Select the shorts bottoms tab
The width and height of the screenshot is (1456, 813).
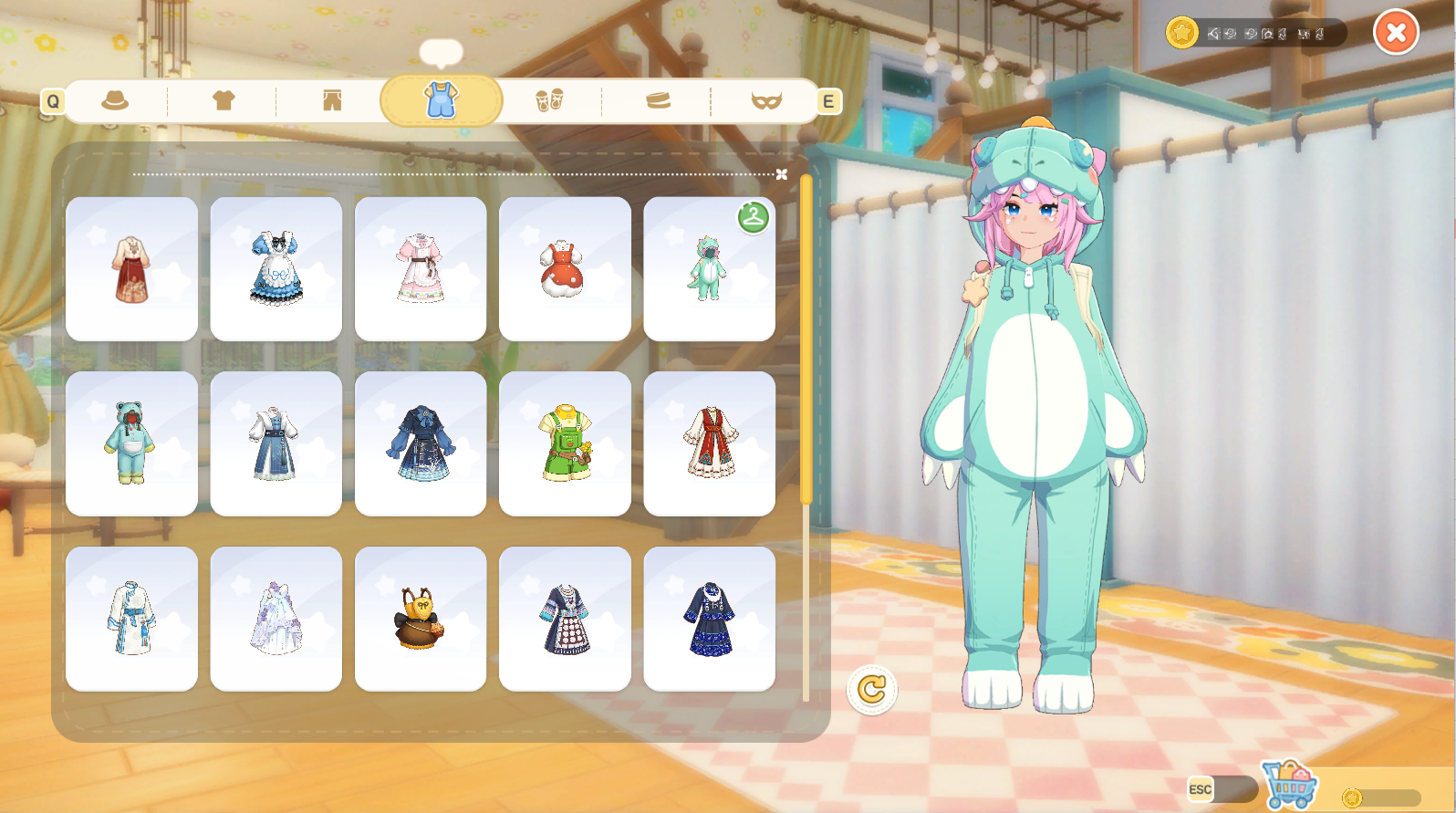point(332,100)
